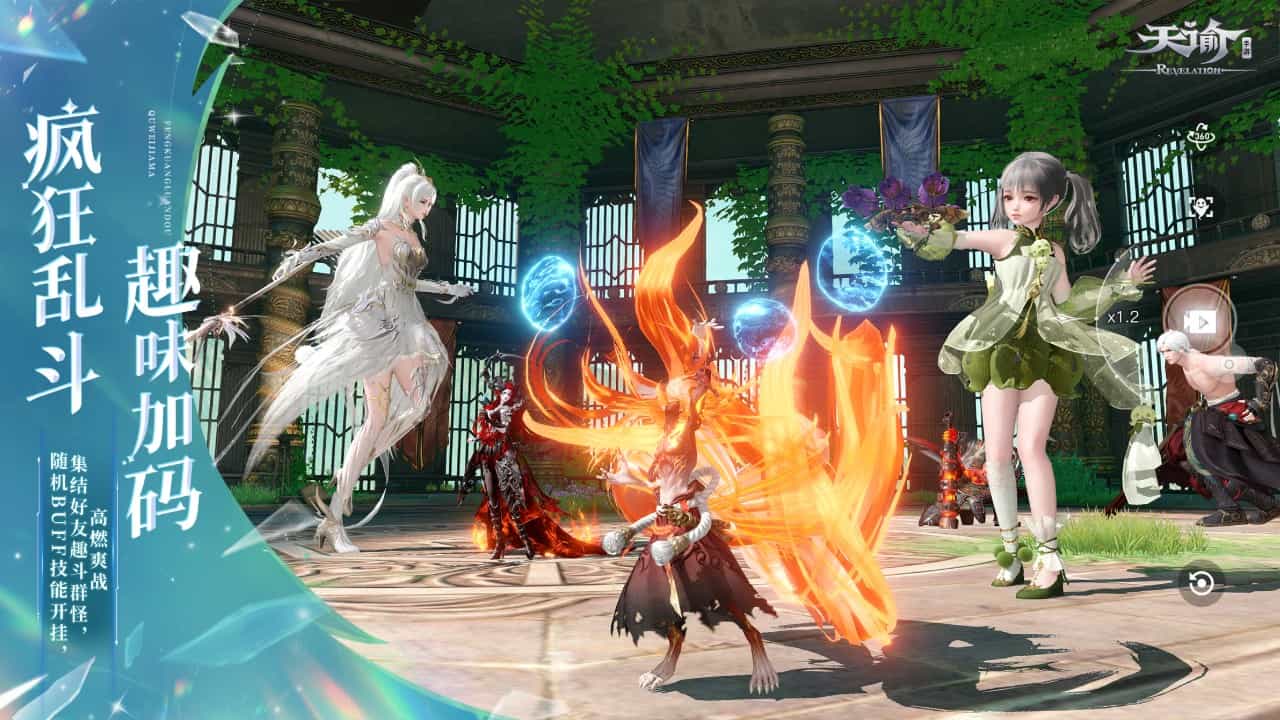Reset the camera with the circular arrow button
This screenshot has height=720, width=1280.
pos(1200,583)
